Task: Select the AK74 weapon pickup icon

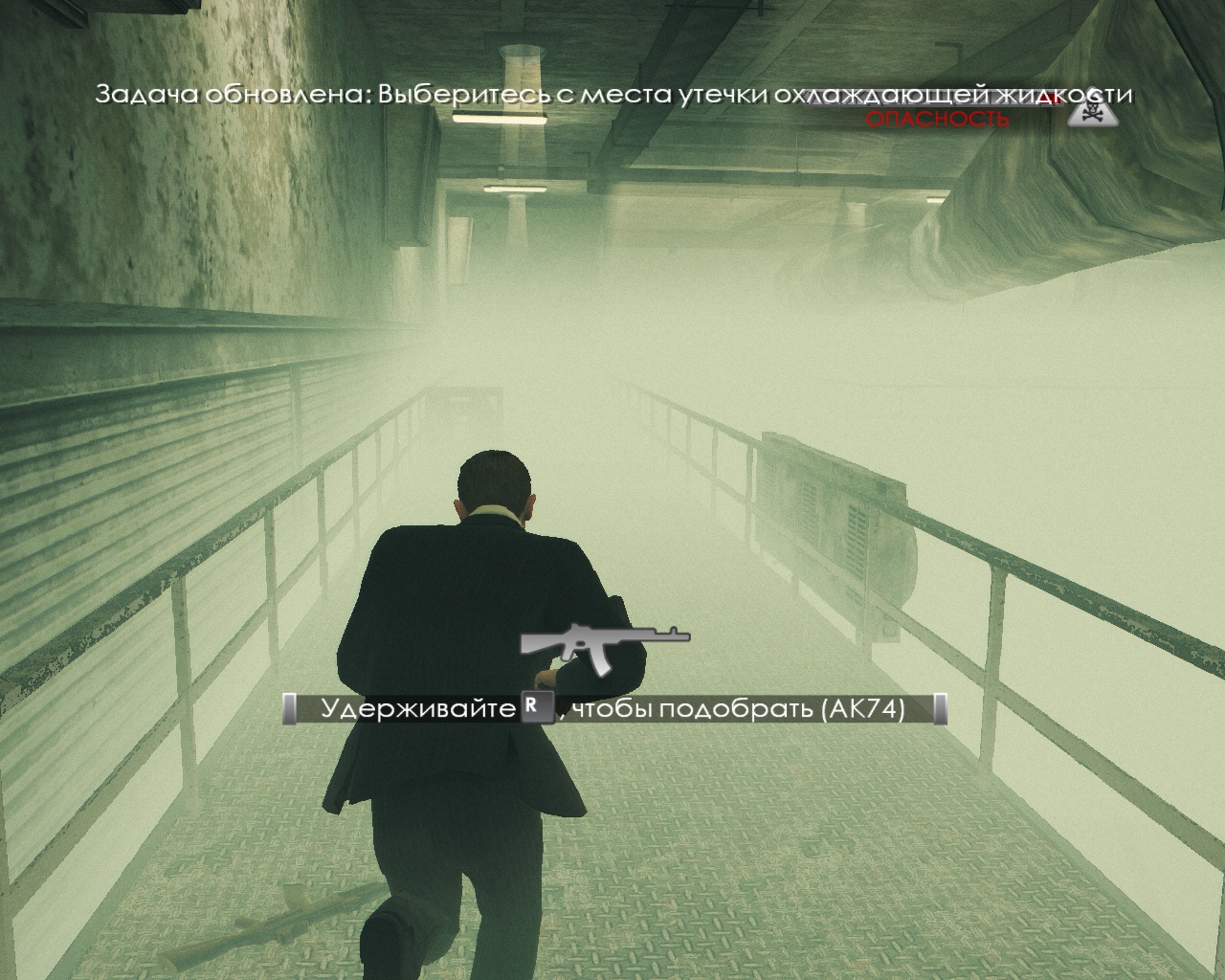Action: tap(605, 640)
